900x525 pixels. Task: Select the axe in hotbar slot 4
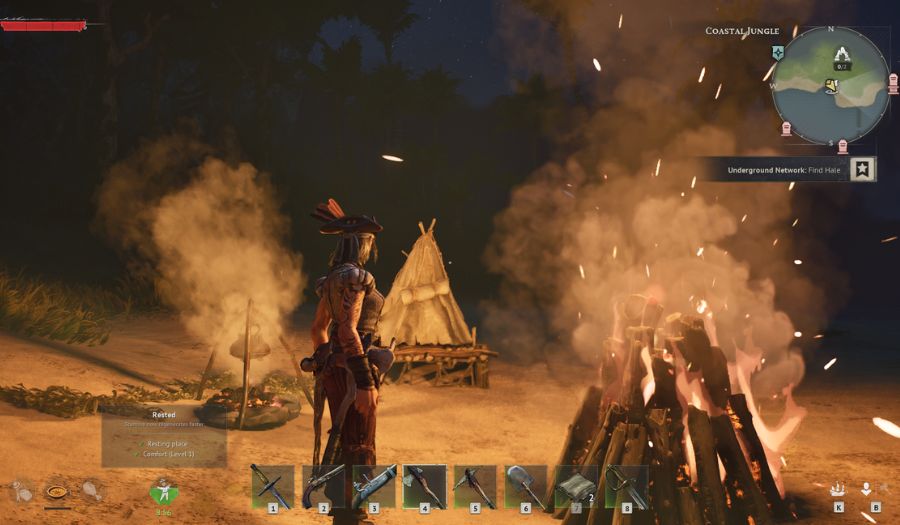[x=424, y=486]
